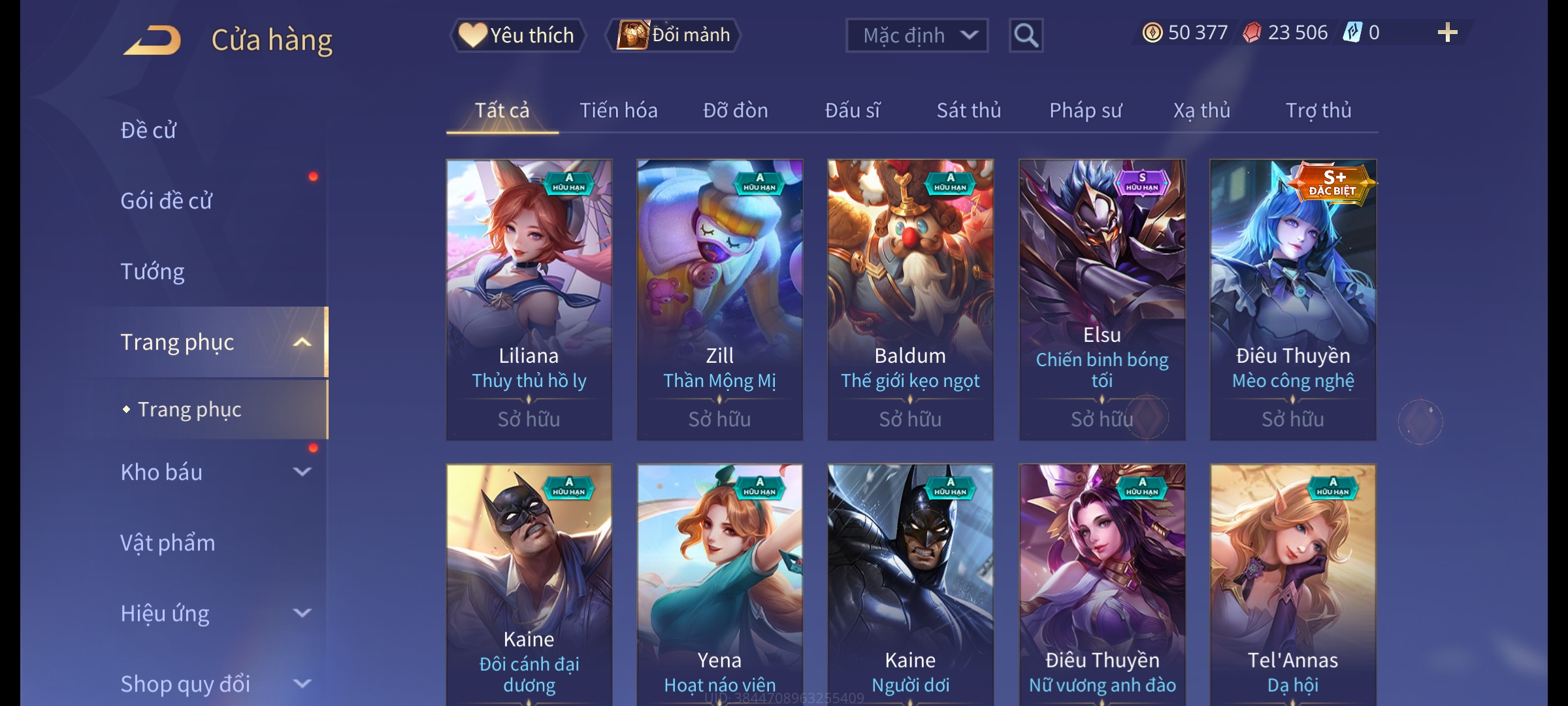The height and width of the screenshot is (706, 1568).
Task: Open the Tướng heroes section
Action: (x=153, y=271)
